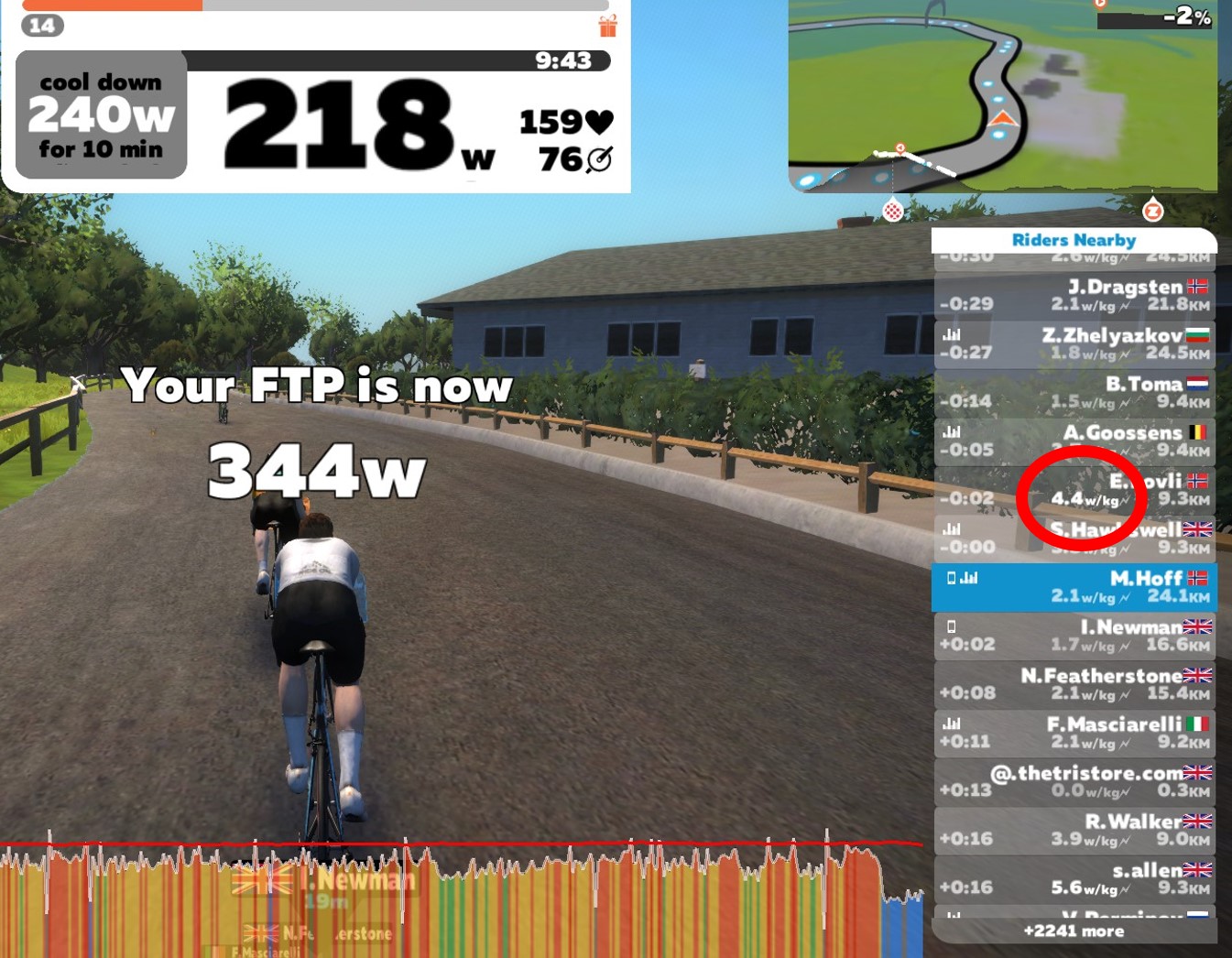
Task: Expand the +2241 more riders list
Action: [x=1073, y=931]
